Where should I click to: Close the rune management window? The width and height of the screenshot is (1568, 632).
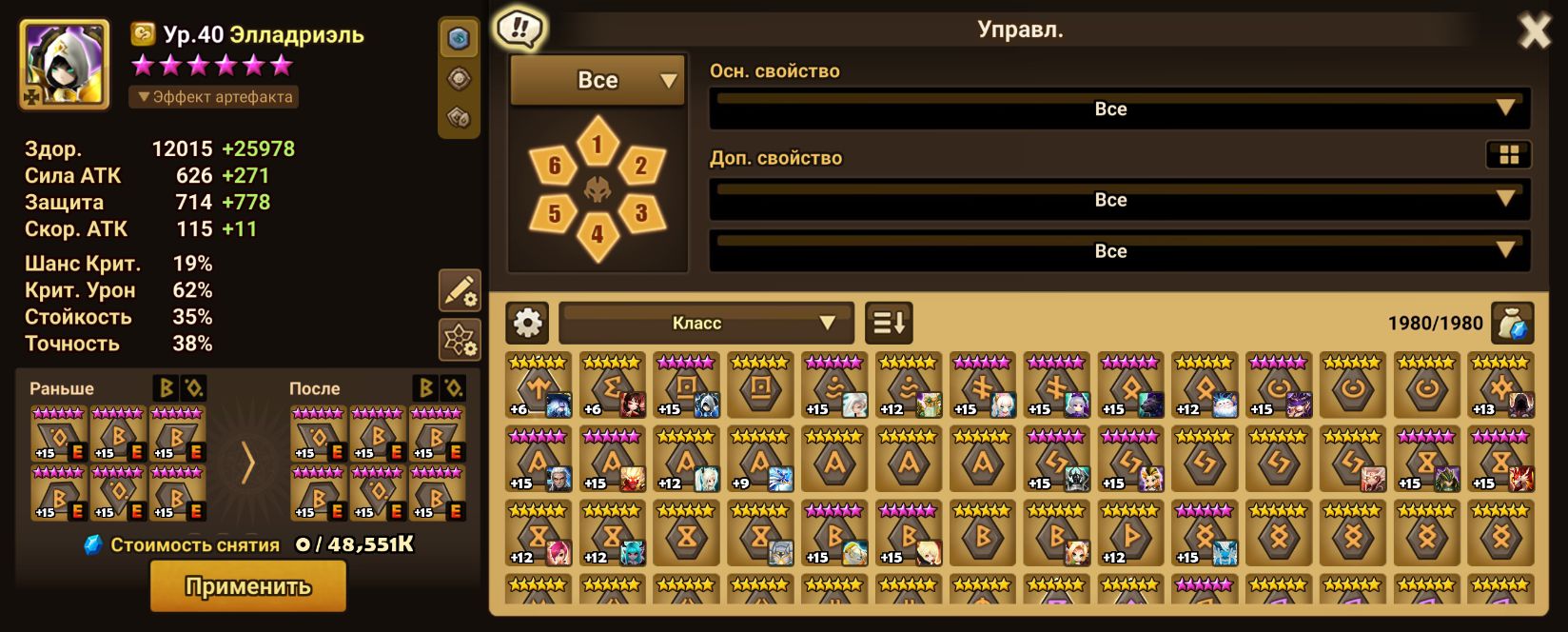[1534, 32]
